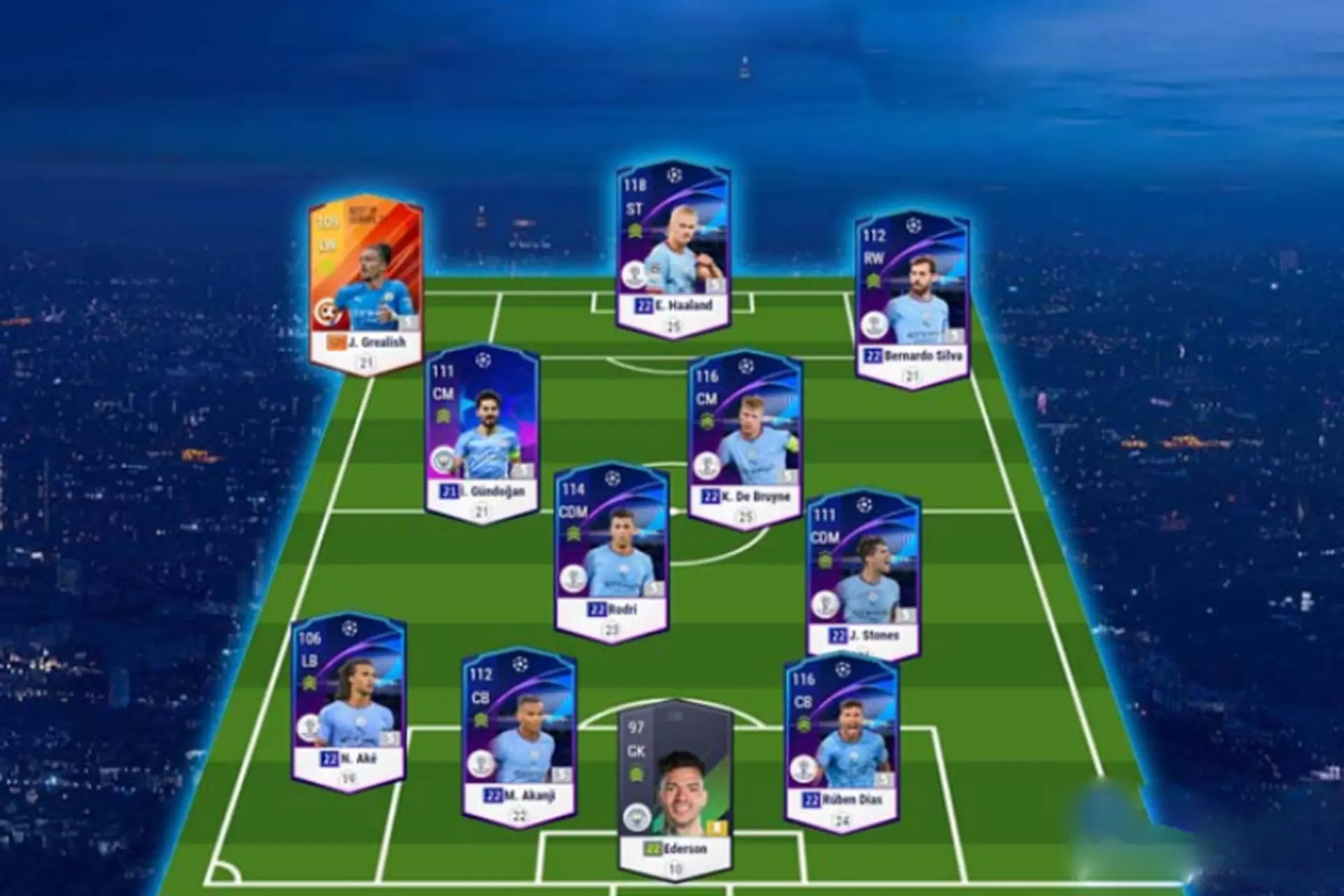This screenshot has width=1344, height=896.
Task: Click the level 25 number under Haaland's name
Action: click(674, 324)
